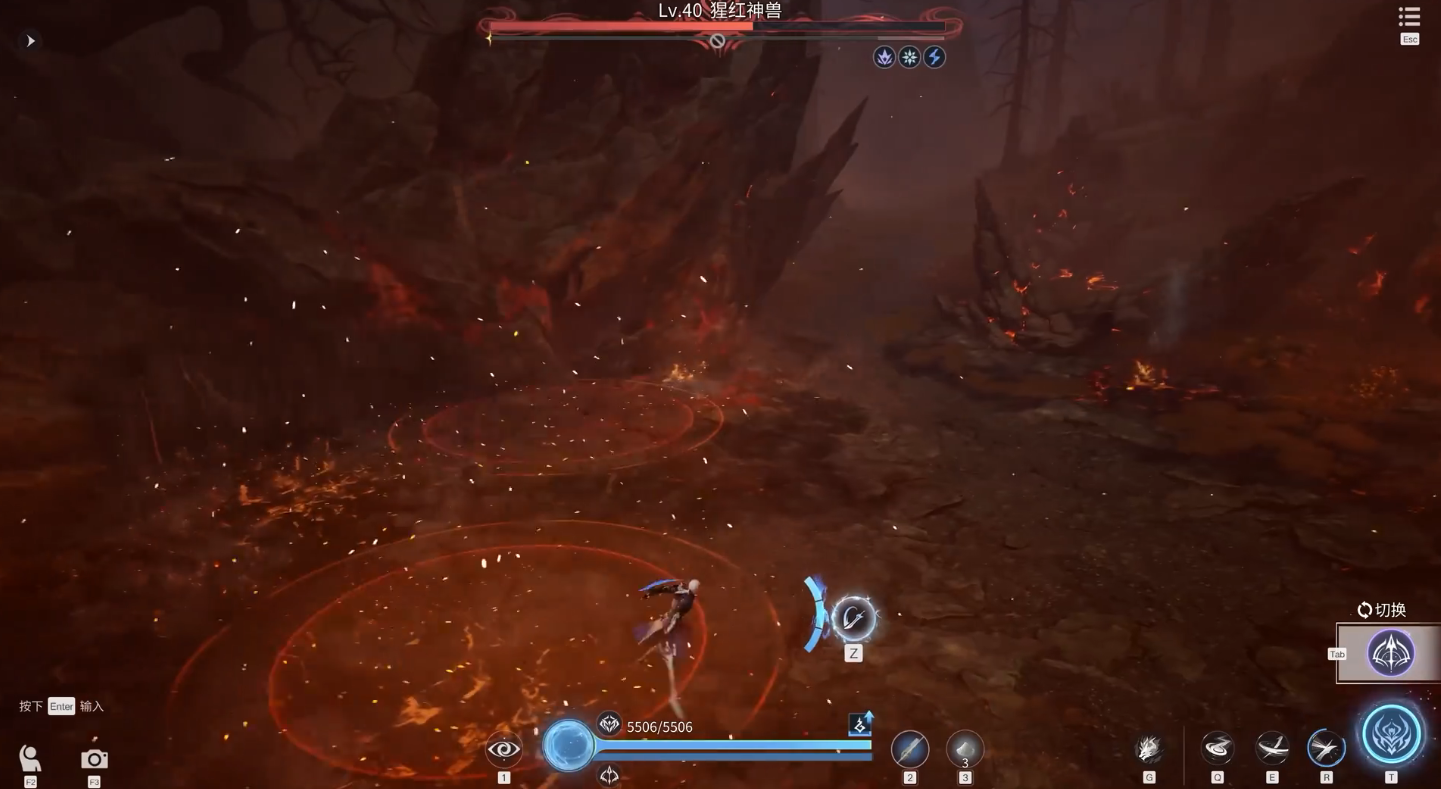
Task: Trigger the piercing thrust skill on cooldown
Action: point(1326,748)
